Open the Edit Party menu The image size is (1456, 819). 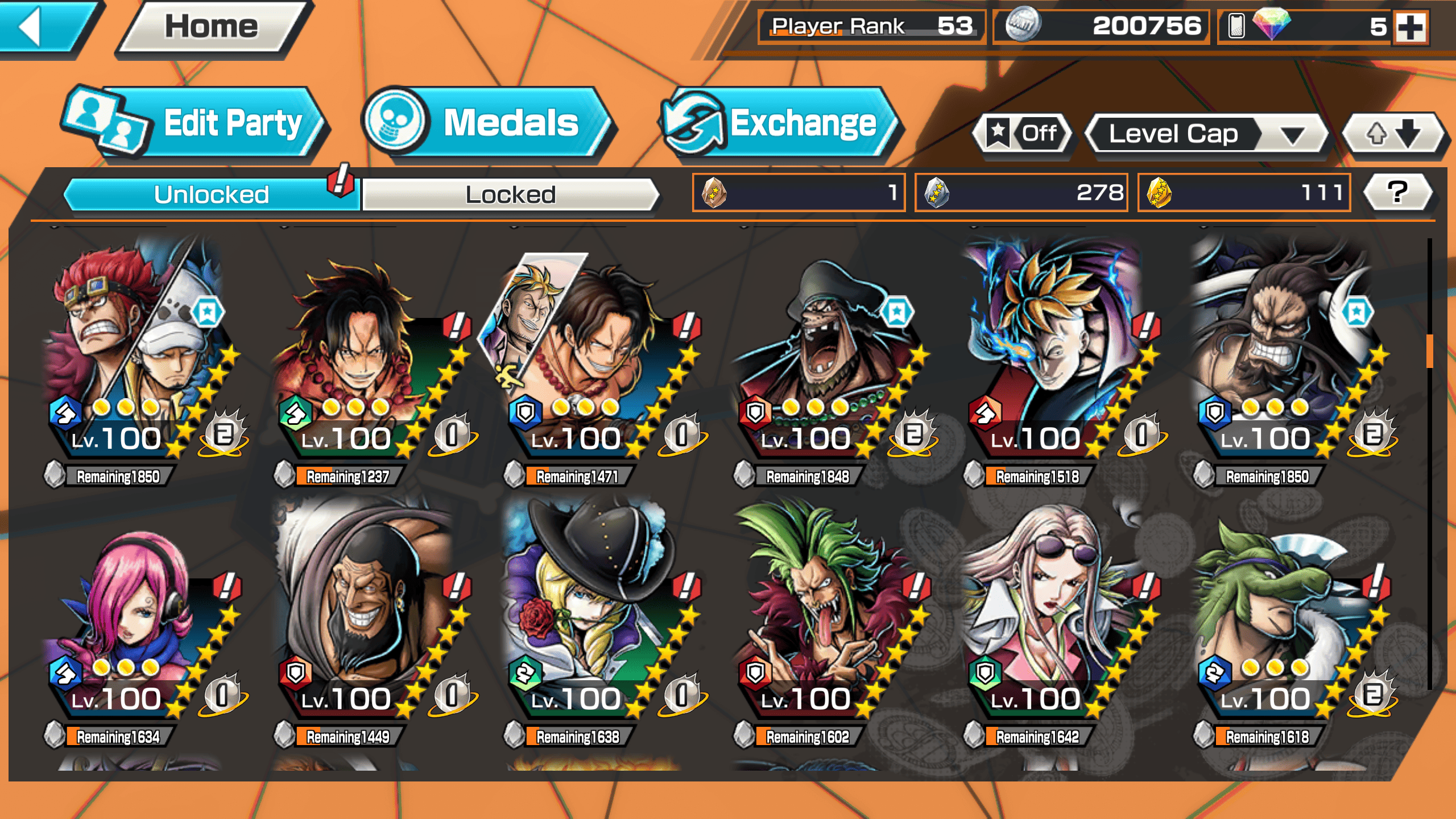(196, 123)
